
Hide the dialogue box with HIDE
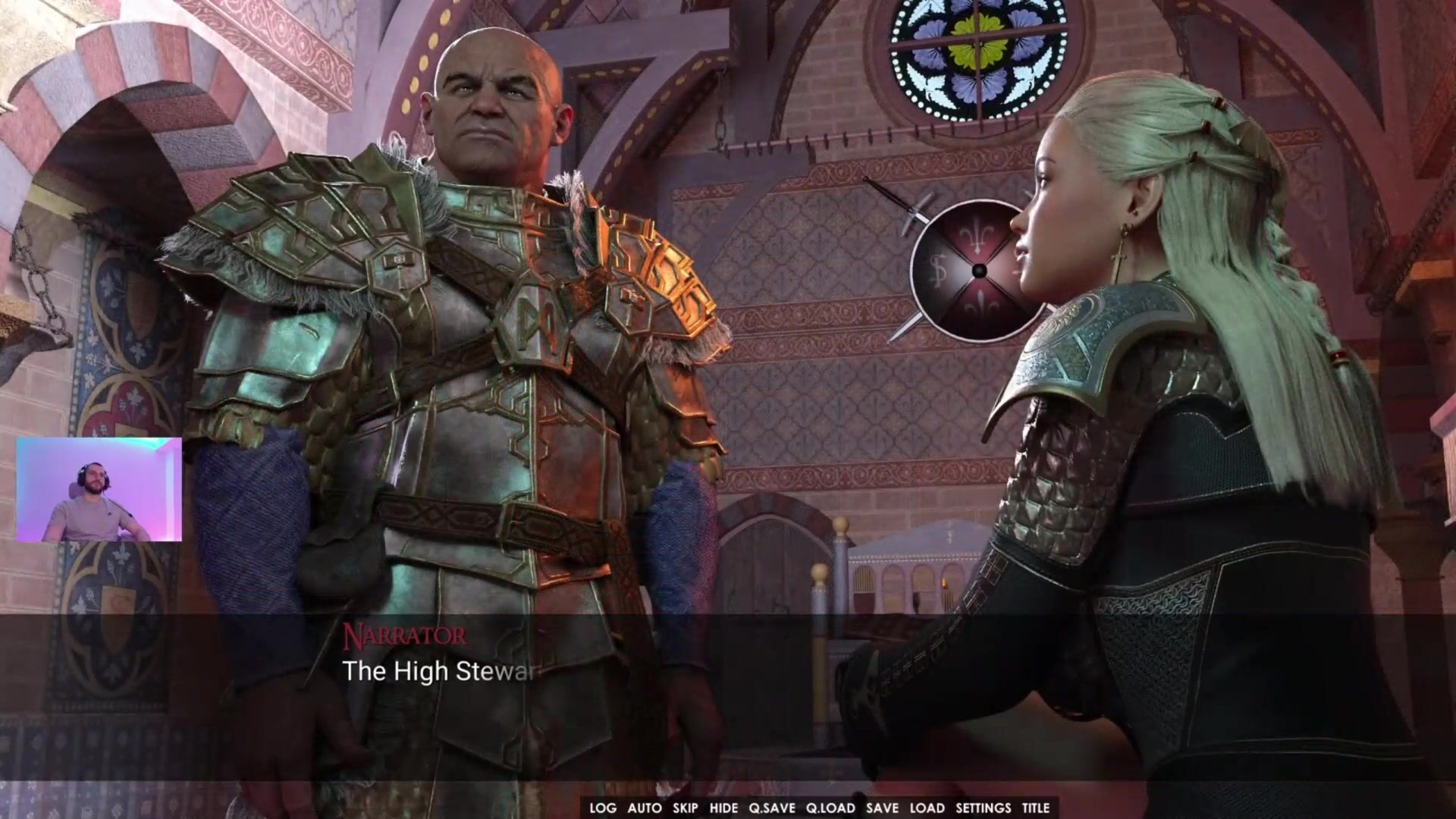tap(723, 808)
